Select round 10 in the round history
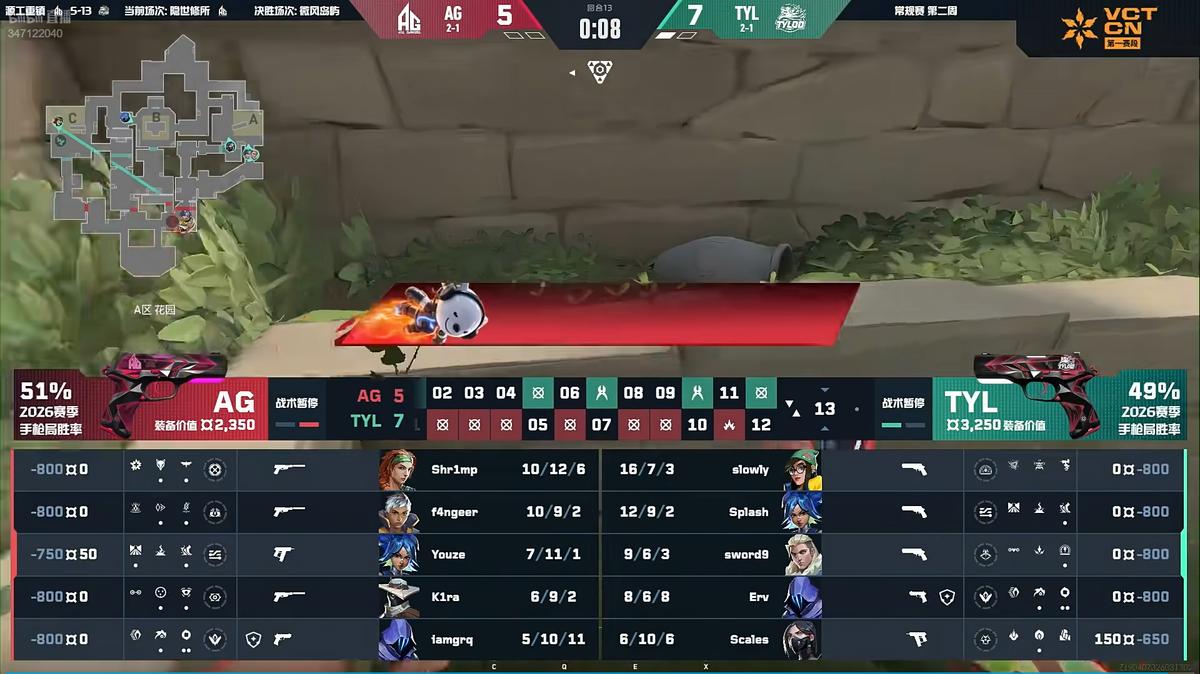This screenshot has width=1200, height=674. (697, 424)
